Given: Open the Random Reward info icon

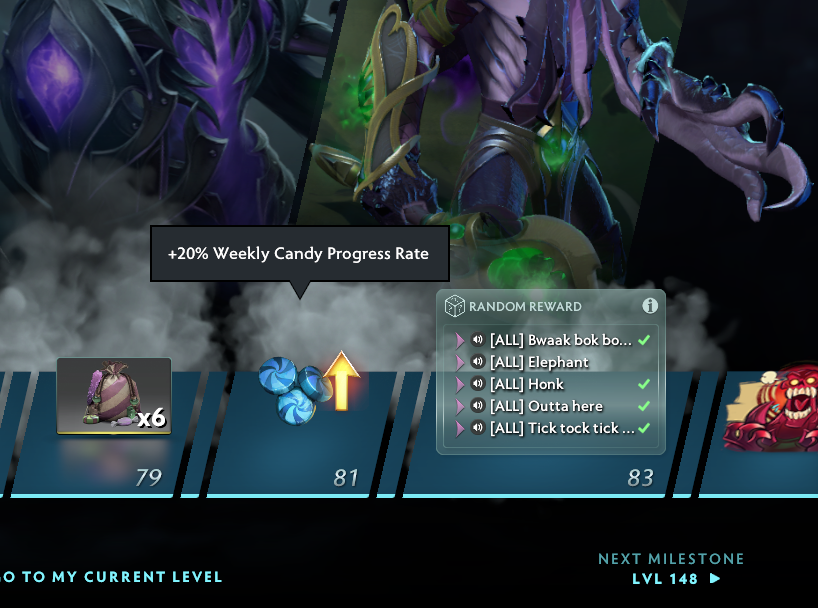Looking at the screenshot, I should (649, 306).
